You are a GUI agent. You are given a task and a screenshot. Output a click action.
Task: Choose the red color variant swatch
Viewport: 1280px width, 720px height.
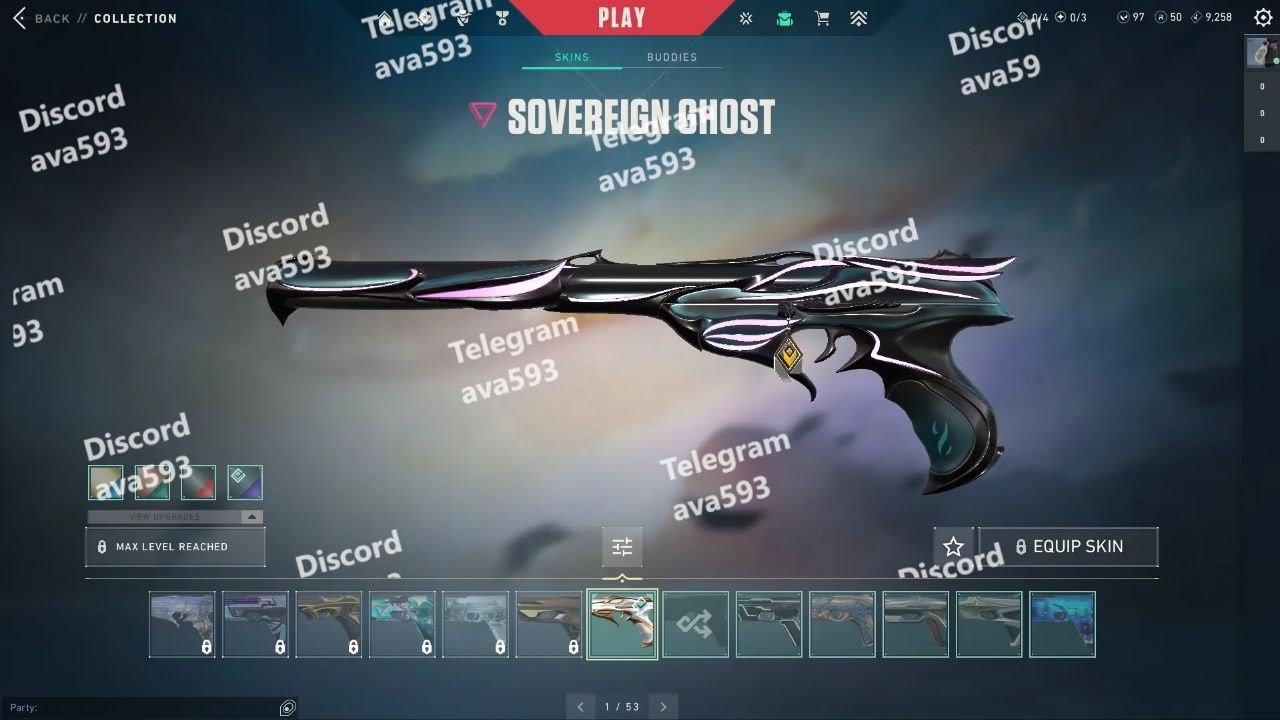pyautogui.click(x=198, y=482)
